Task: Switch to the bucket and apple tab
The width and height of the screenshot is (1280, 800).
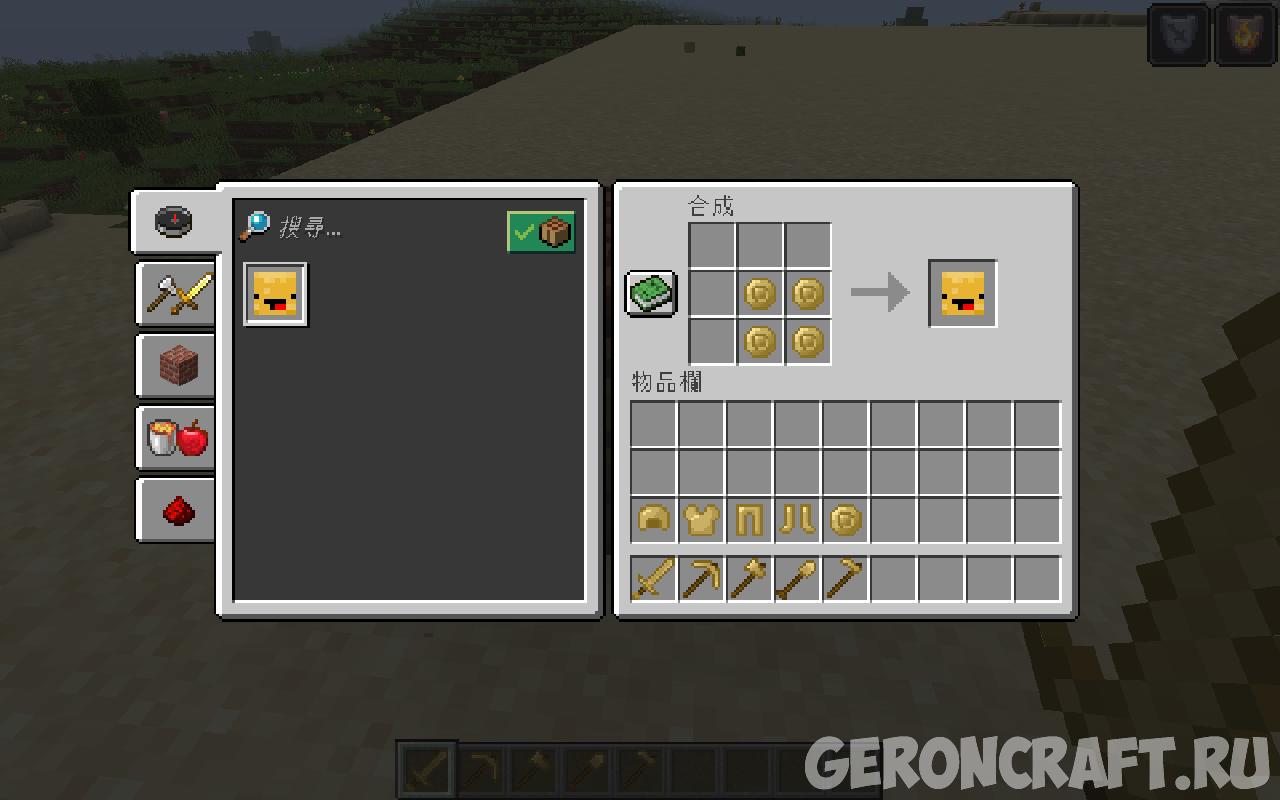Action: [177, 438]
